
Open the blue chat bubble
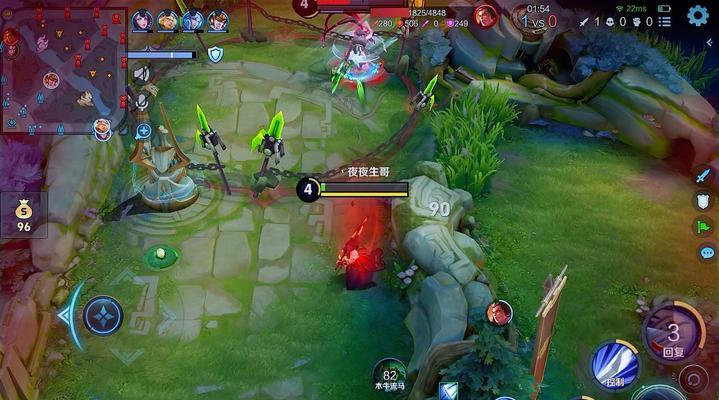click(706, 253)
